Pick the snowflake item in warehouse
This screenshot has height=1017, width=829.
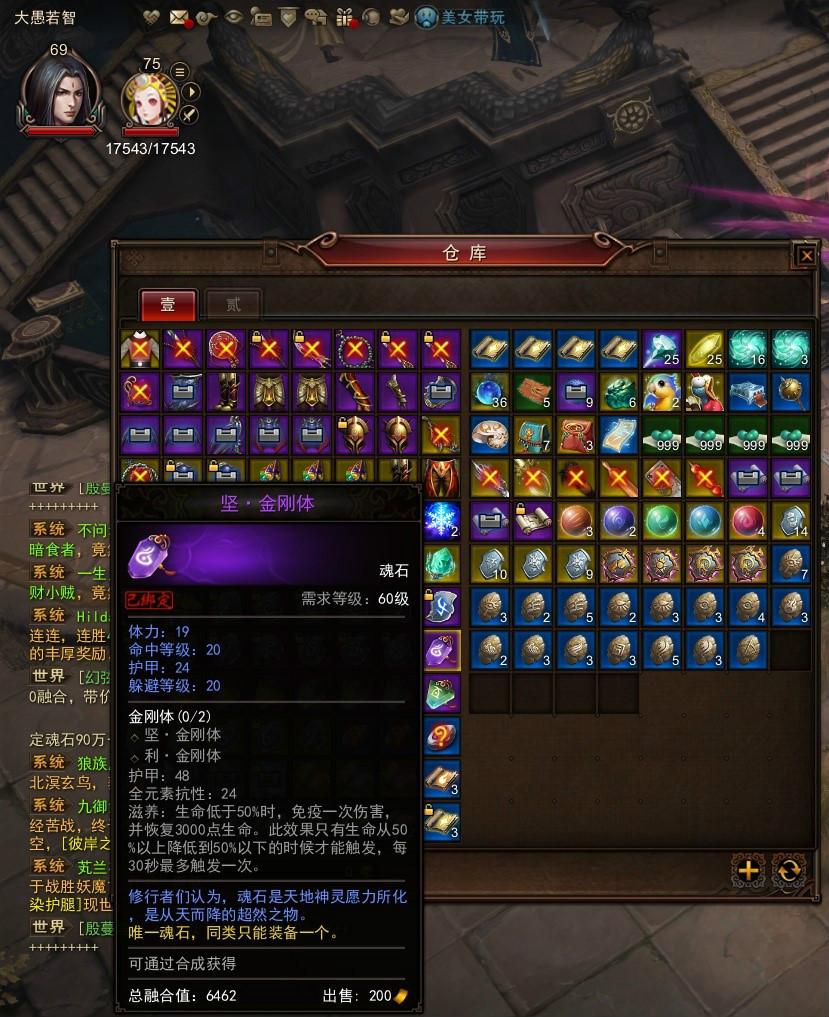[x=441, y=519]
